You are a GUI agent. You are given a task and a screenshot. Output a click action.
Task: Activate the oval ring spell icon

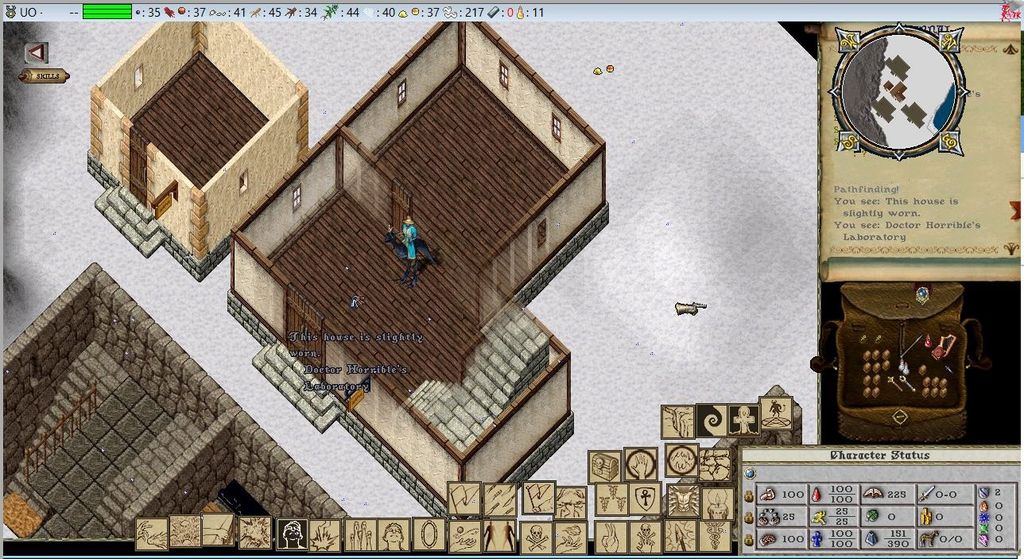click(x=429, y=533)
